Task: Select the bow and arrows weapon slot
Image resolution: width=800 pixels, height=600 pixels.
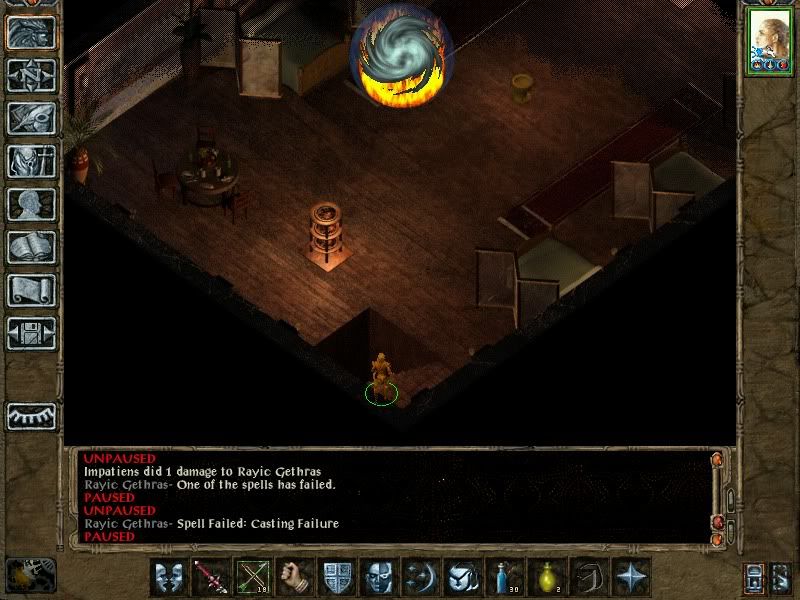Action: [253, 577]
